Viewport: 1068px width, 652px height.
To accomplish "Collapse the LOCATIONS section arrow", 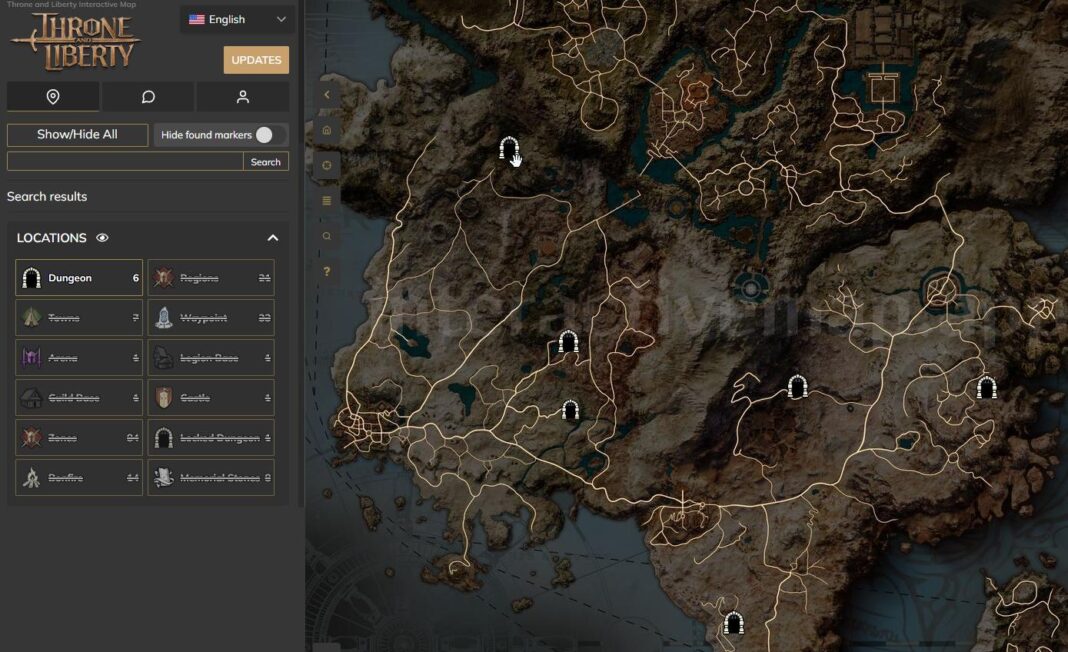I will [x=273, y=238].
